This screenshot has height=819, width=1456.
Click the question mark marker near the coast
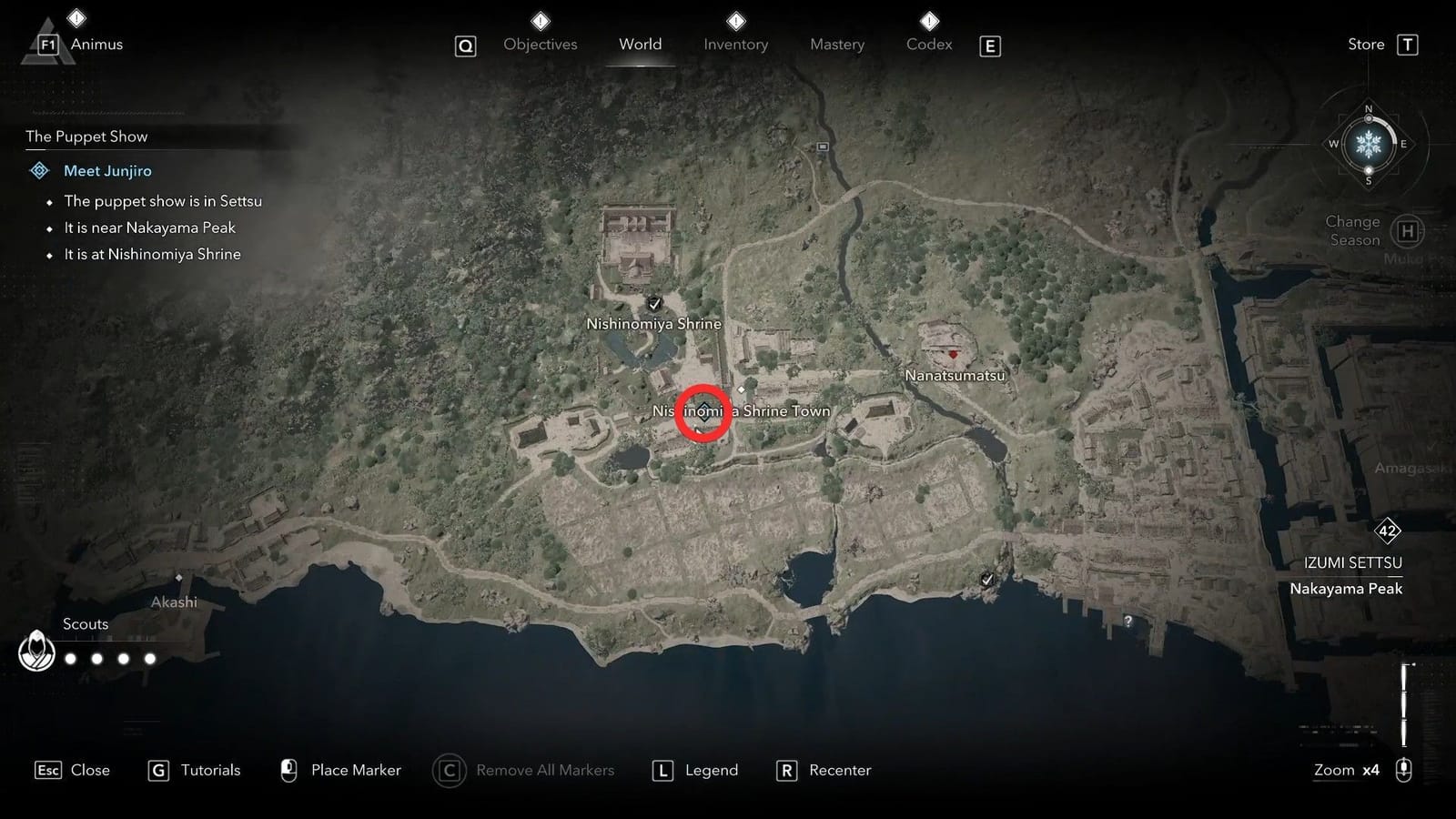1128,622
